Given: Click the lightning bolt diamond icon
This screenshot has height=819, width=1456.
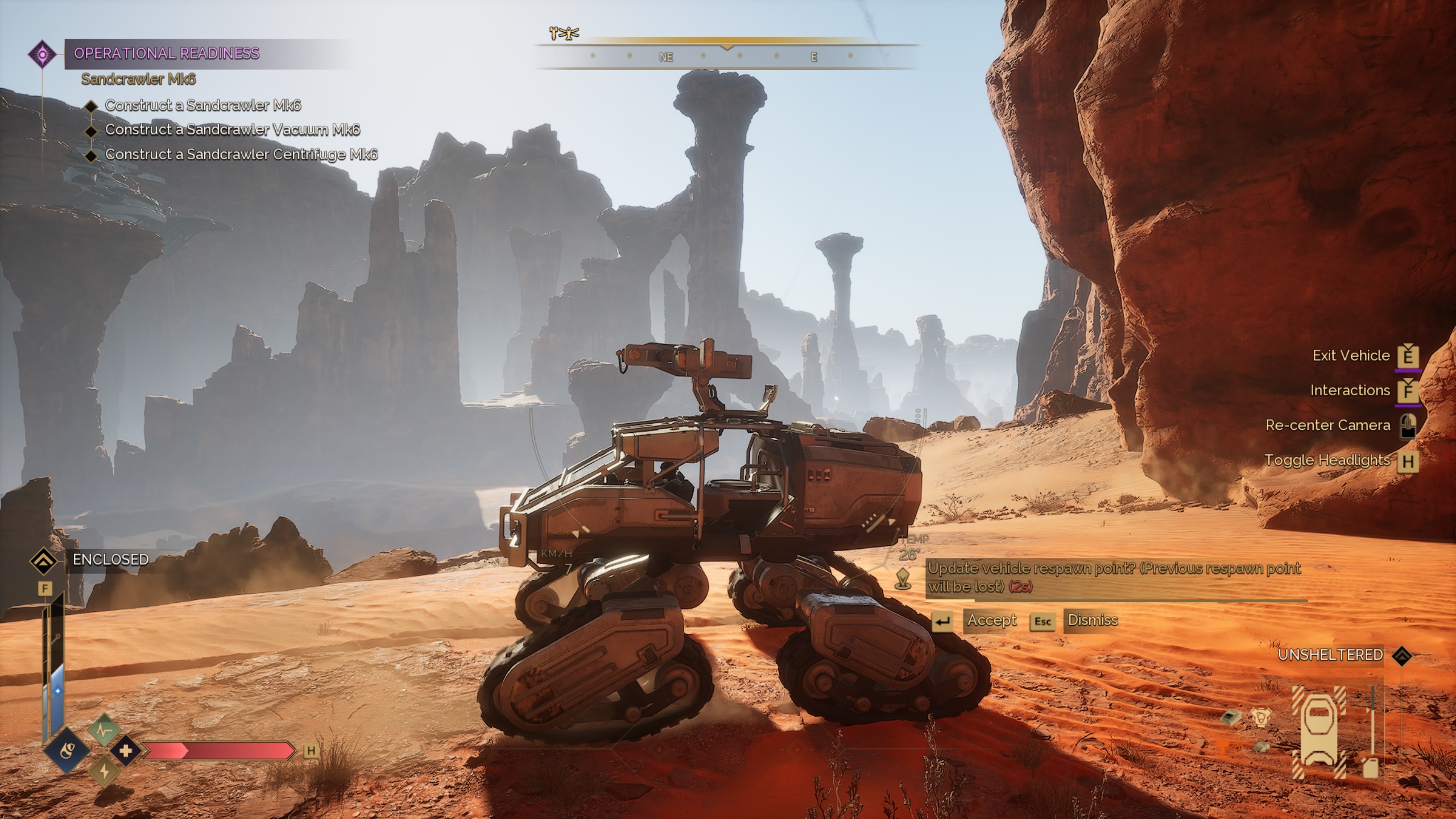Looking at the screenshot, I should click(x=104, y=771).
